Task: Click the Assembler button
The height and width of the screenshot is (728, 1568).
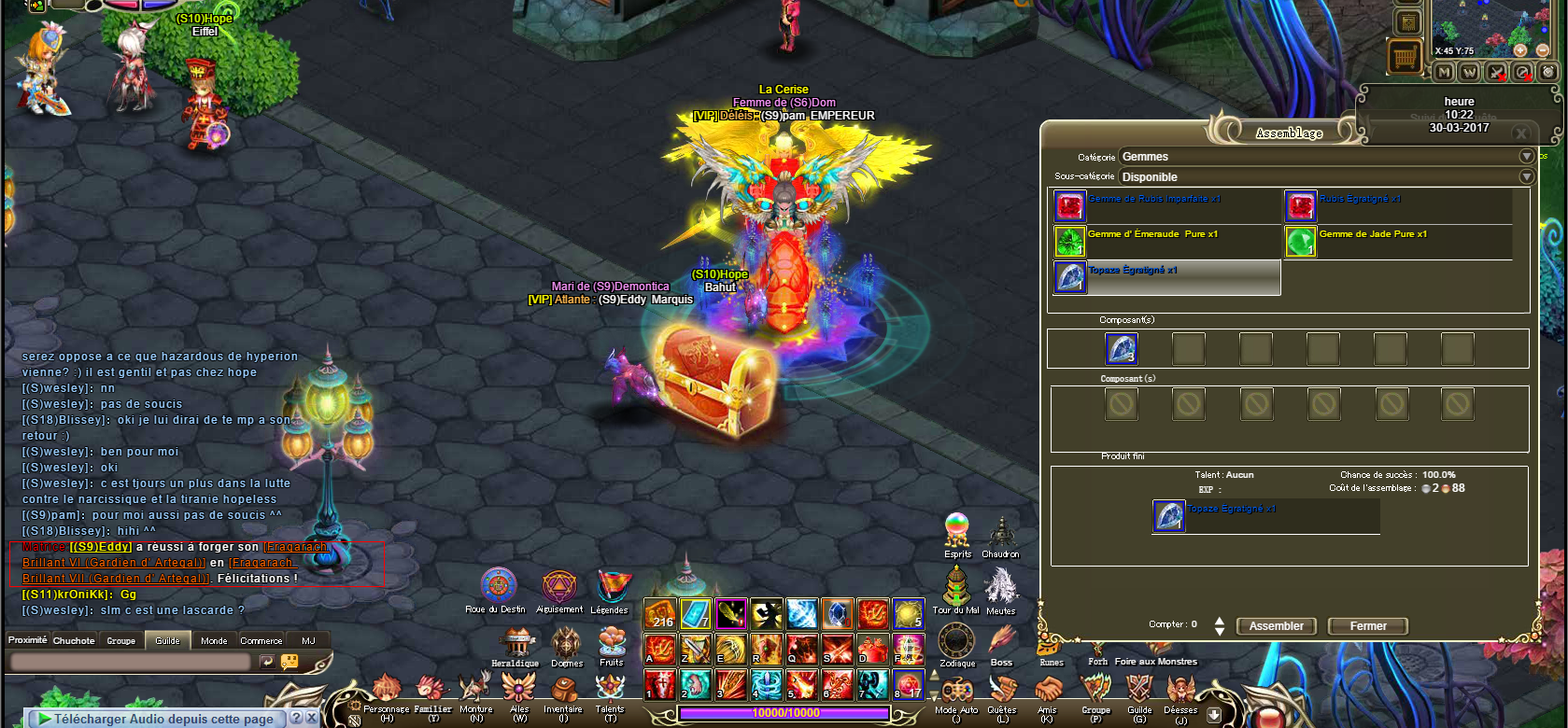Action: (x=1276, y=626)
